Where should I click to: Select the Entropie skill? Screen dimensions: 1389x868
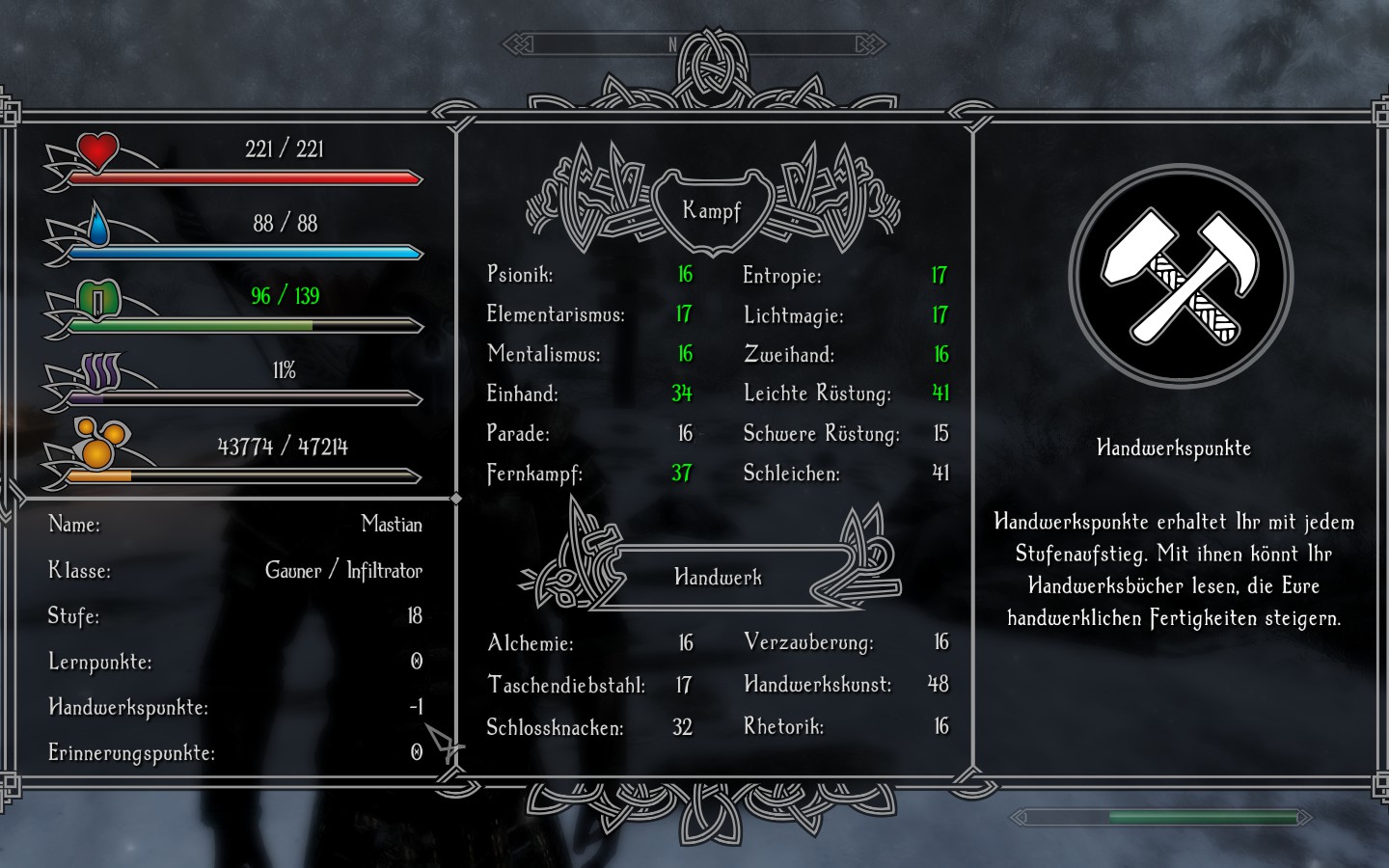pyautogui.click(x=782, y=276)
